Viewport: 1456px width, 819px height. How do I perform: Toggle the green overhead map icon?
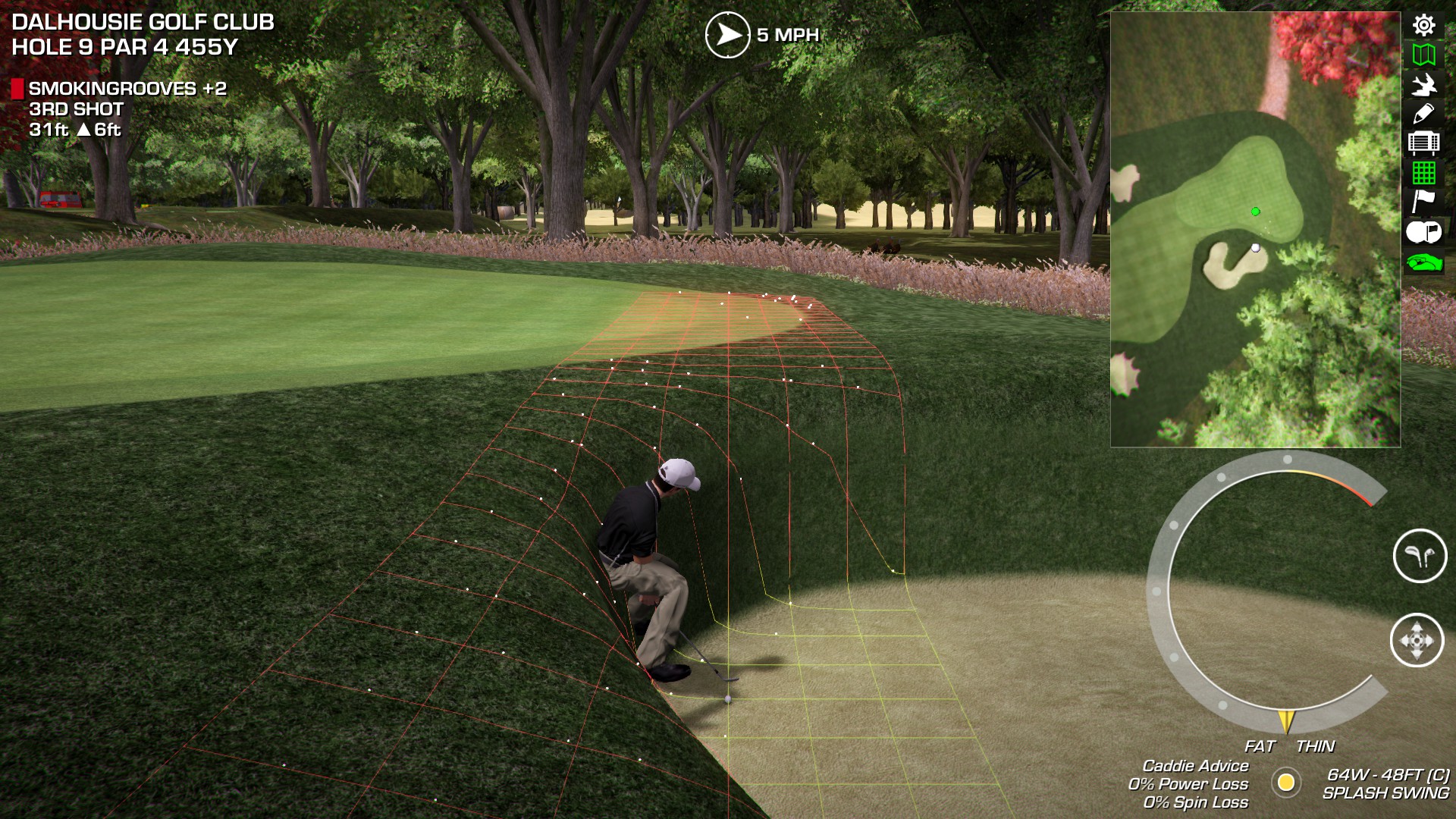[1423, 55]
